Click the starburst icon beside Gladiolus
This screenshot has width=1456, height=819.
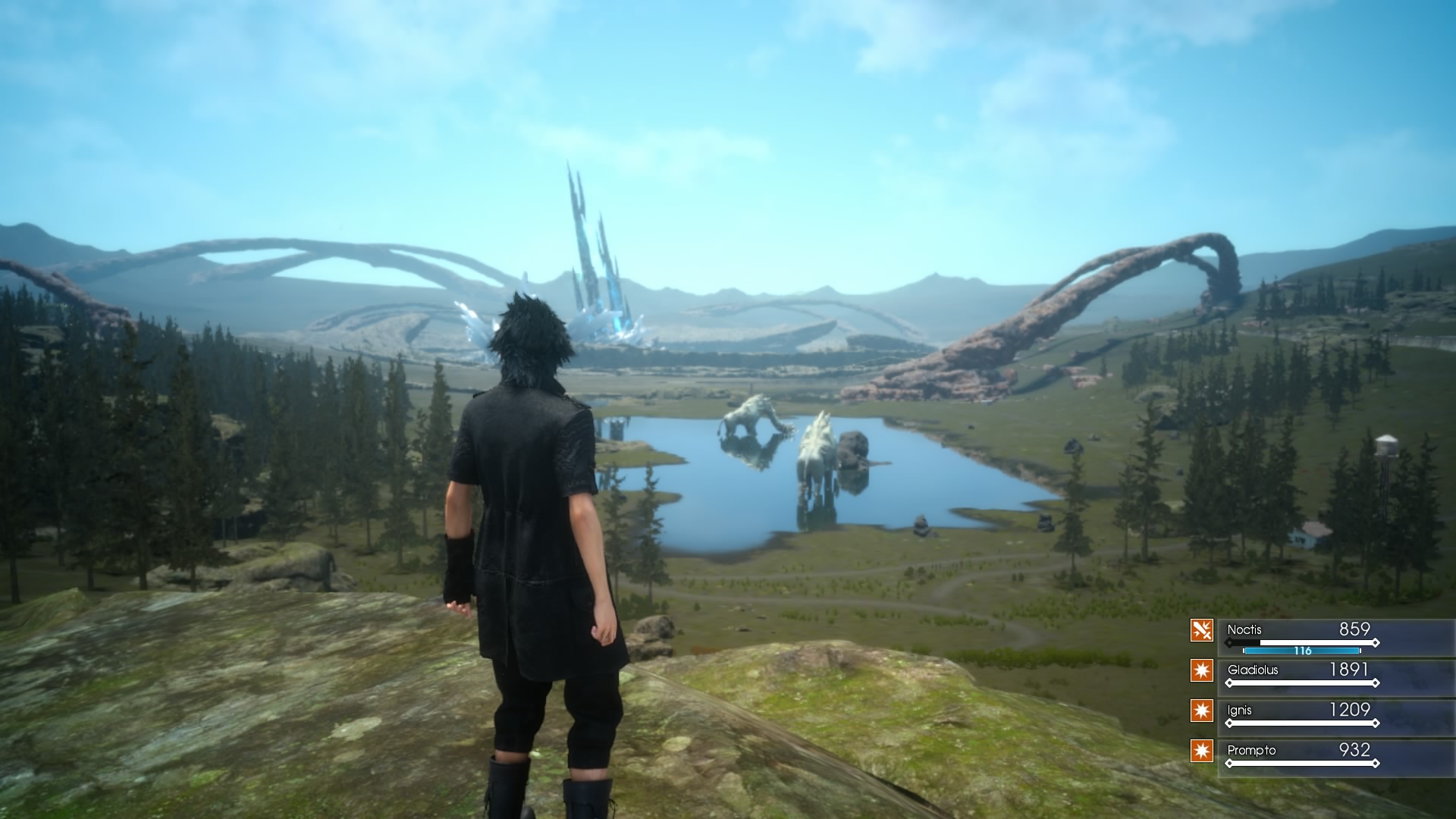click(1202, 670)
